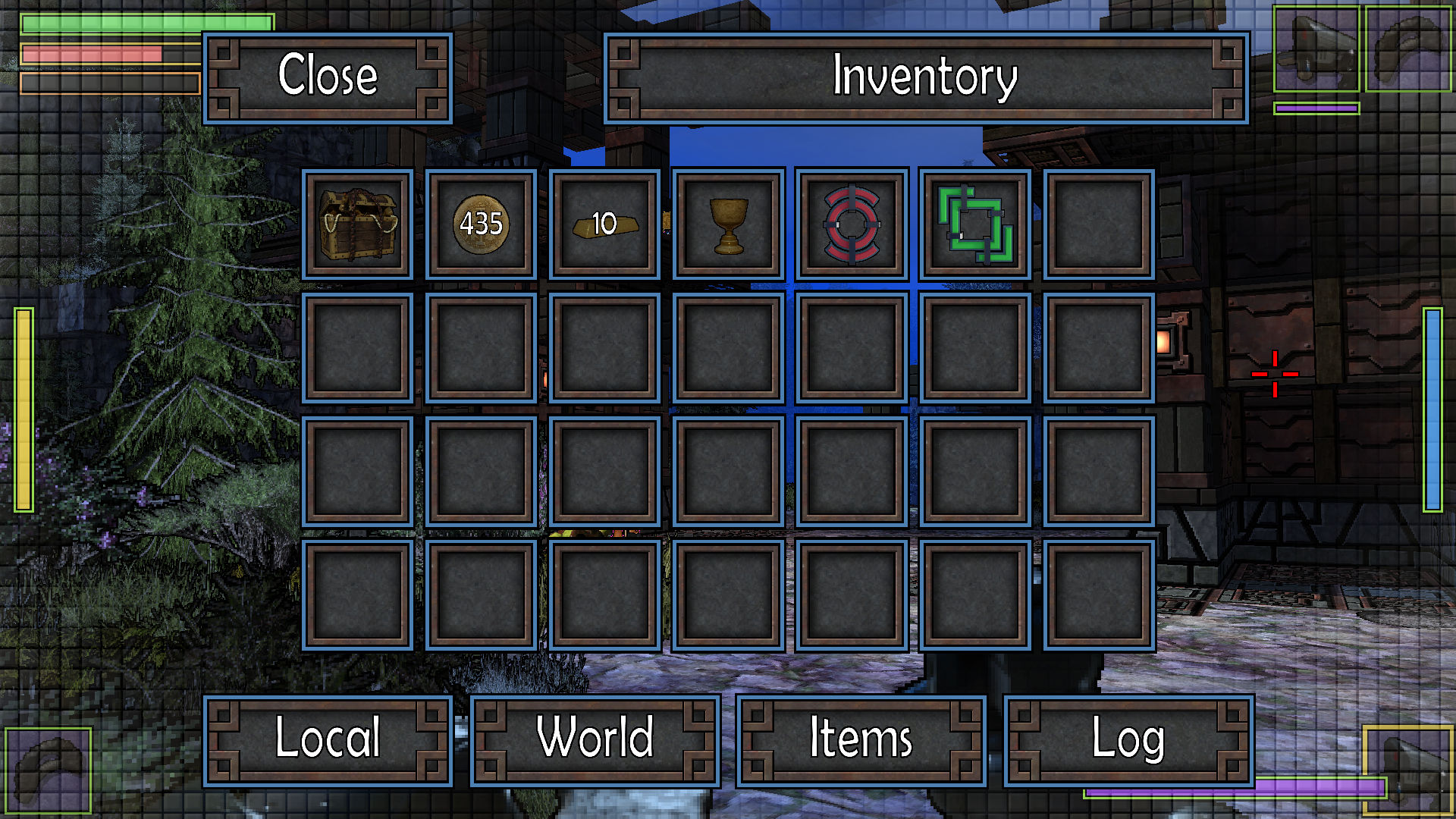Image resolution: width=1456 pixels, height=819 pixels.
Task: Select the gold bar stack of 10
Action: coord(604,225)
